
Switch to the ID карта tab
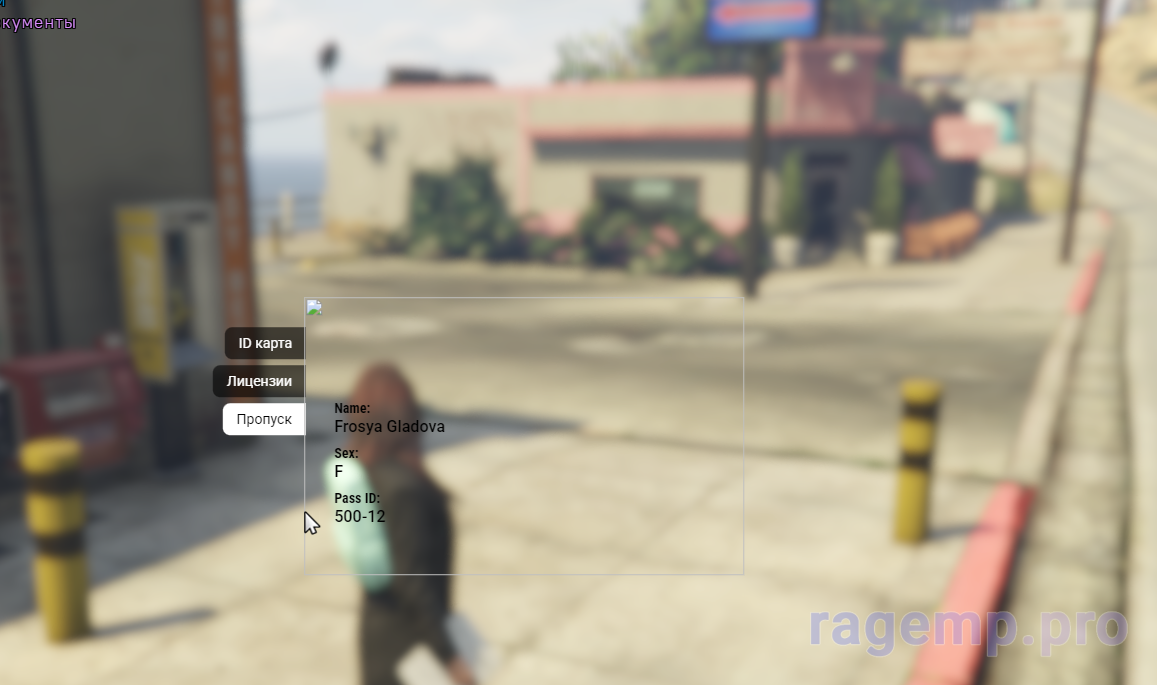pos(265,343)
